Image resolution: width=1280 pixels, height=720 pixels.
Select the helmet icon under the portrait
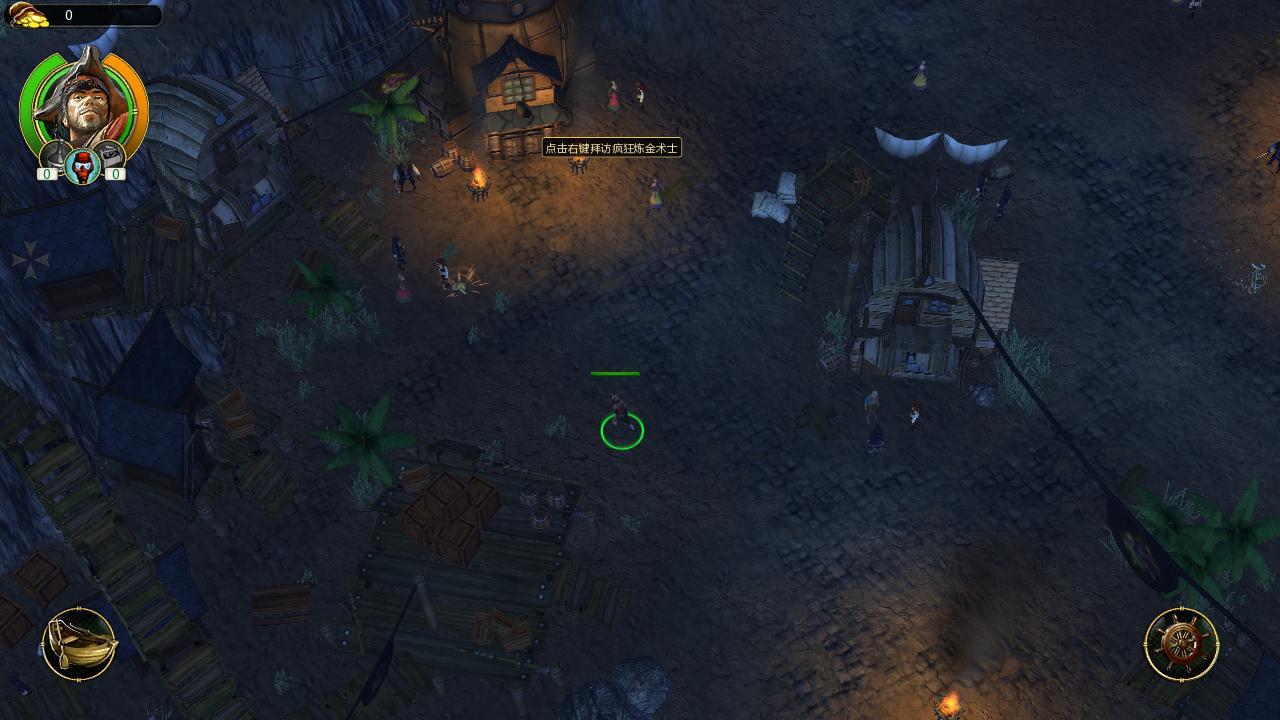coord(55,156)
